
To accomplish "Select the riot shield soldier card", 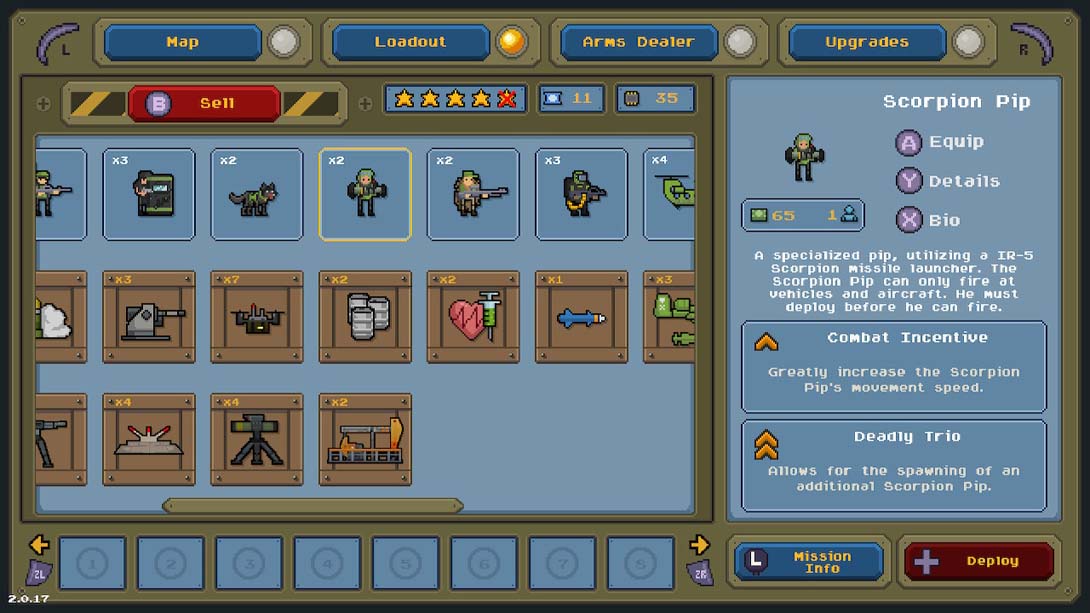I will point(149,194).
